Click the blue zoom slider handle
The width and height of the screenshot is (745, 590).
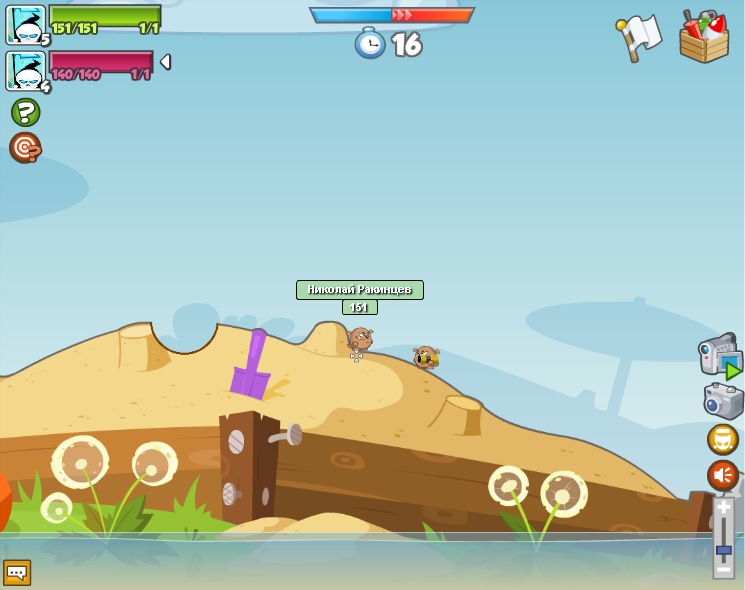click(x=723, y=550)
